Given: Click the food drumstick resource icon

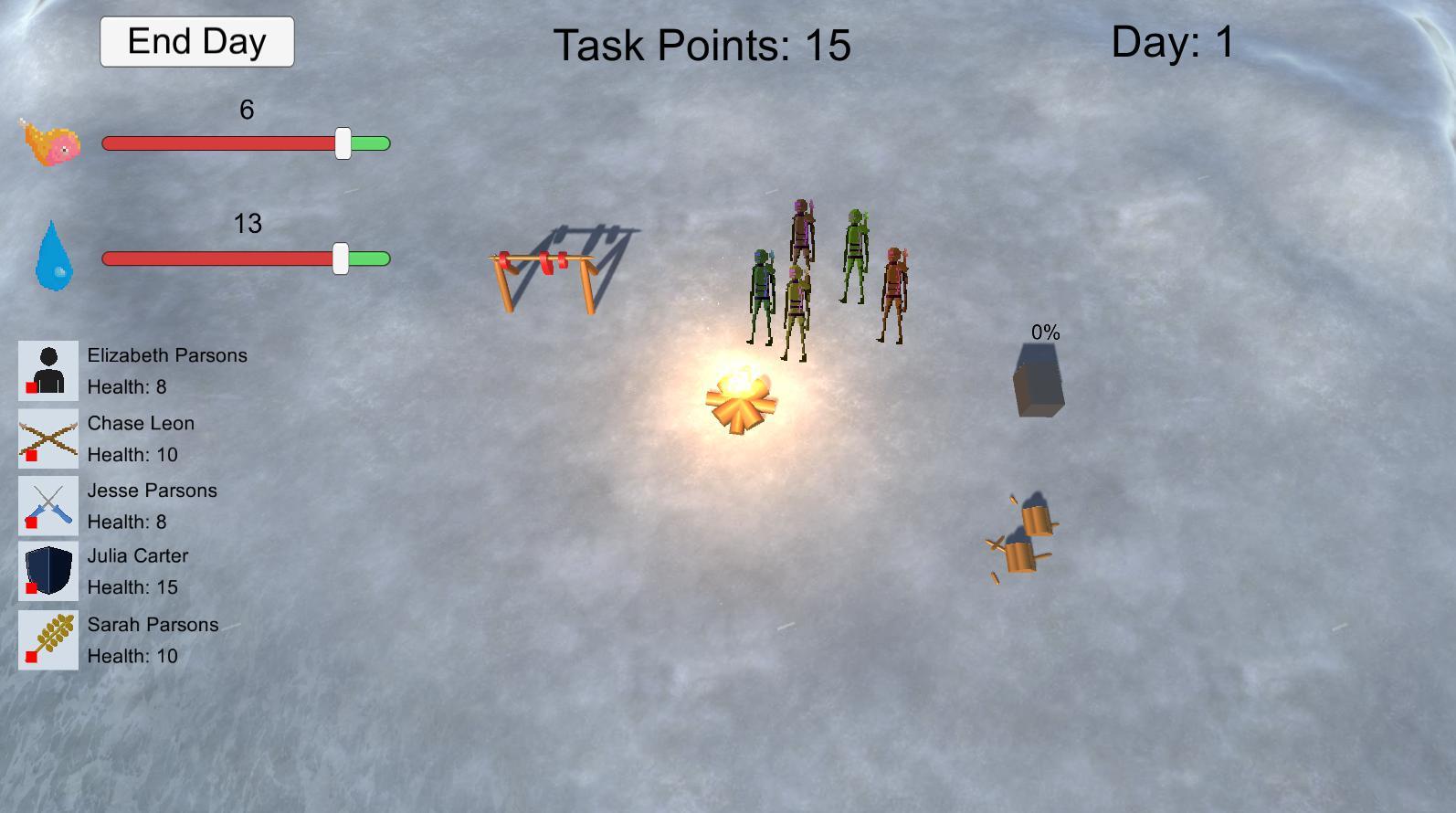Looking at the screenshot, I should coord(50,142).
